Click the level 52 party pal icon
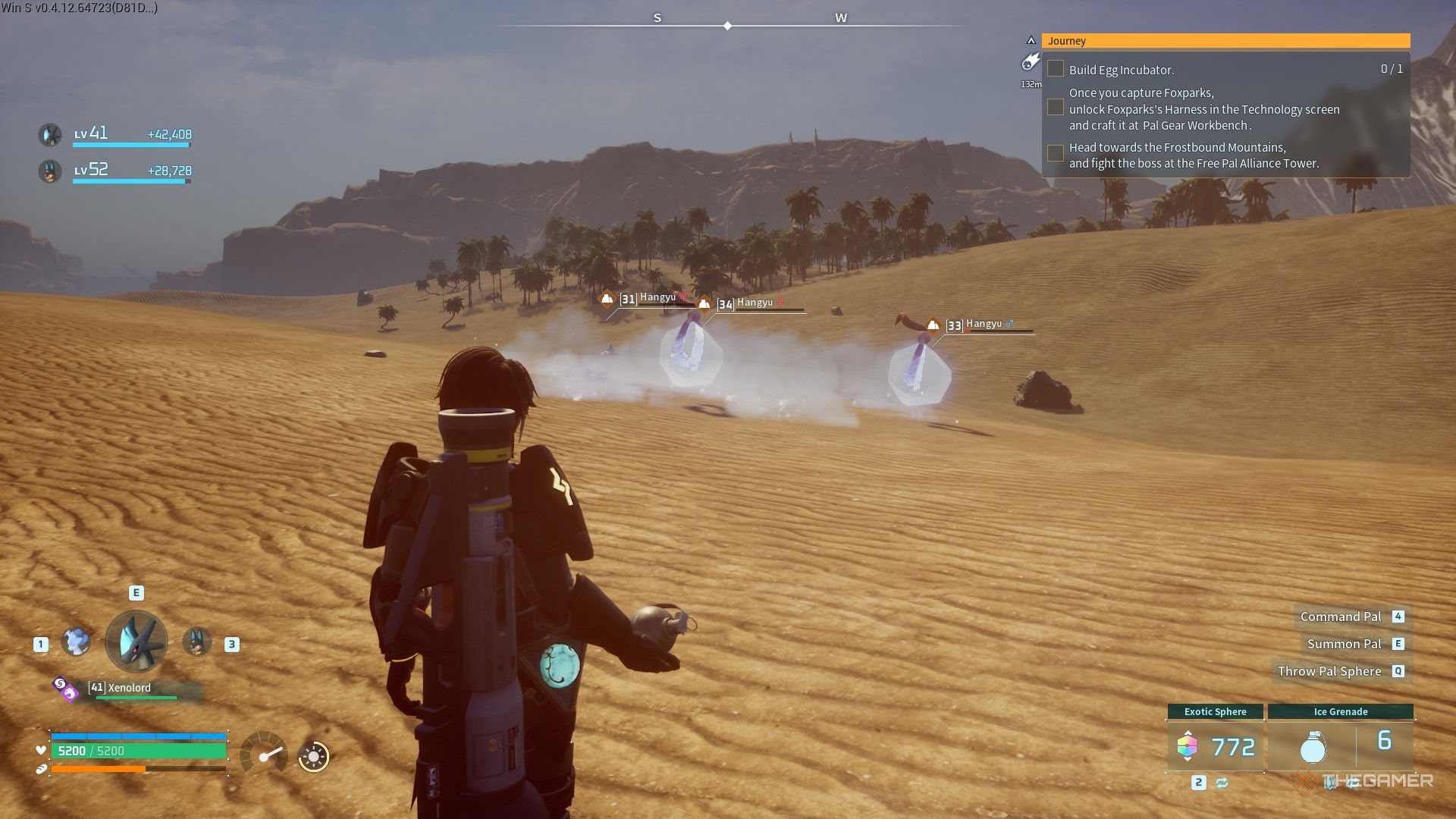The image size is (1456, 819). pyautogui.click(x=50, y=171)
